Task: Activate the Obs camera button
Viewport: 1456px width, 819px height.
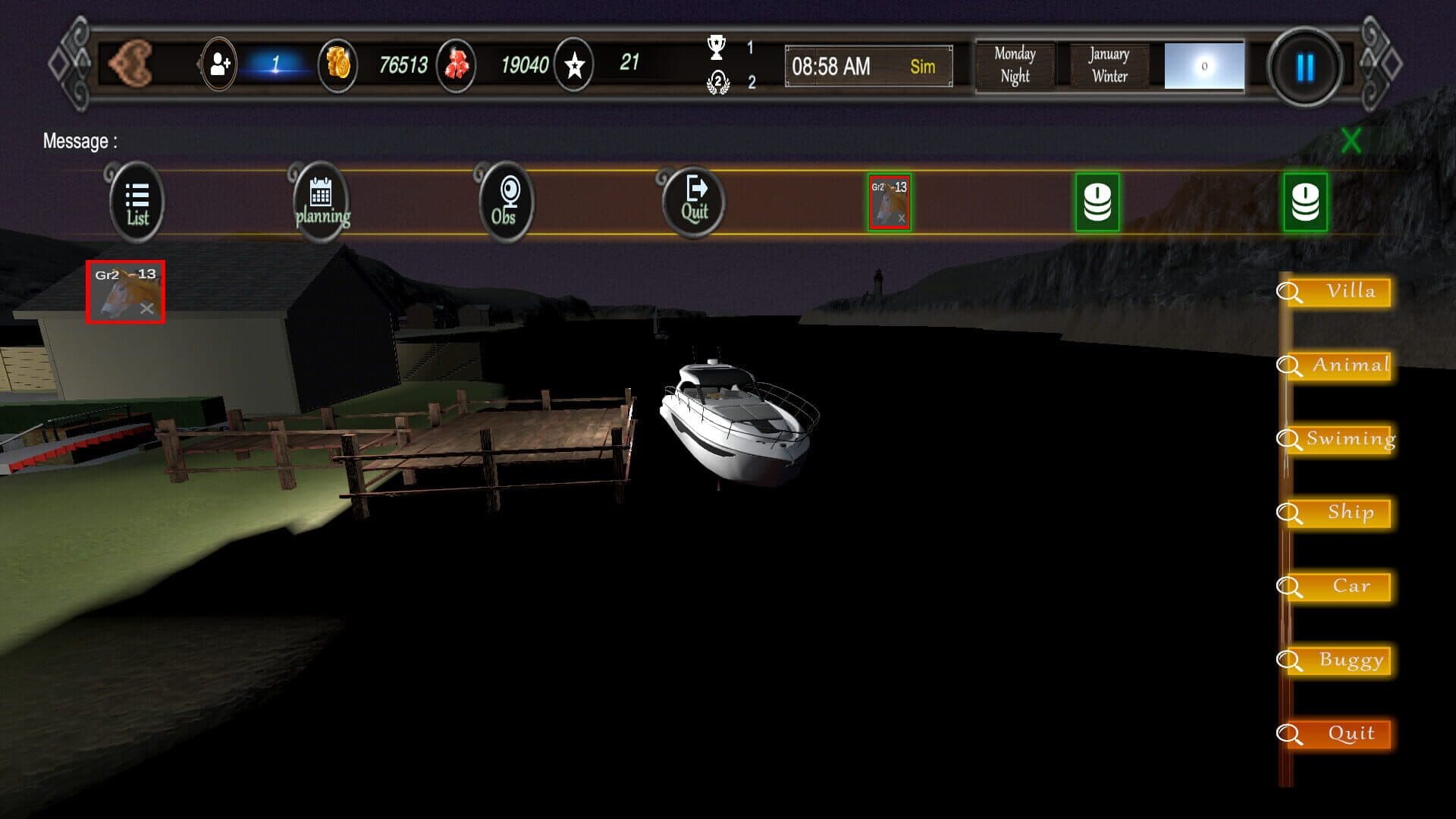Action: coord(506,202)
